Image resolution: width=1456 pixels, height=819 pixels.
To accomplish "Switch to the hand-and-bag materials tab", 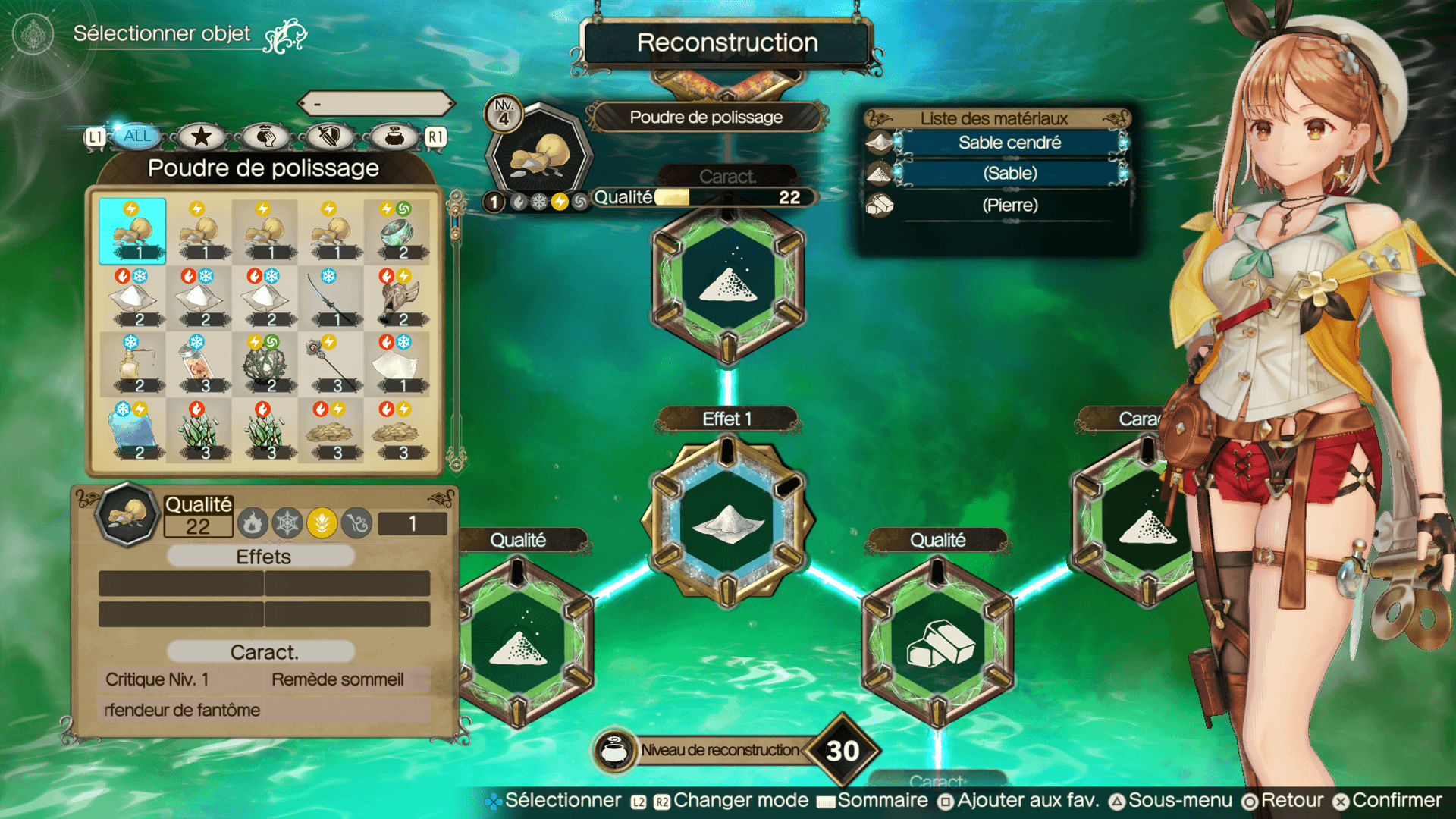I will point(265,136).
